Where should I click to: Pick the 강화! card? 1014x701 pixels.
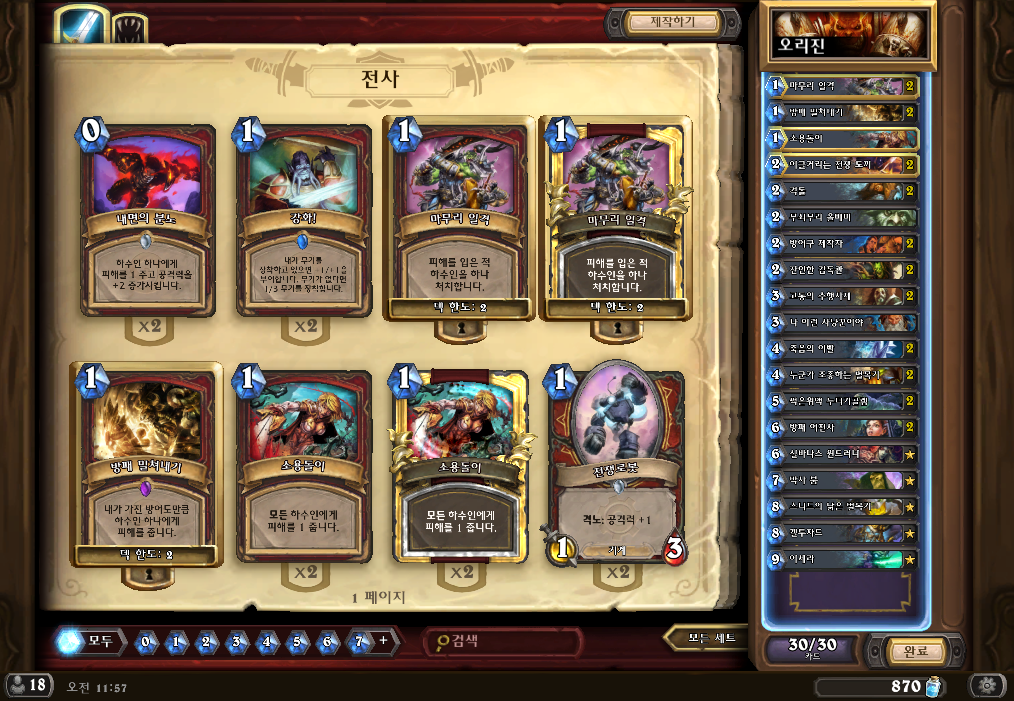coord(301,218)
